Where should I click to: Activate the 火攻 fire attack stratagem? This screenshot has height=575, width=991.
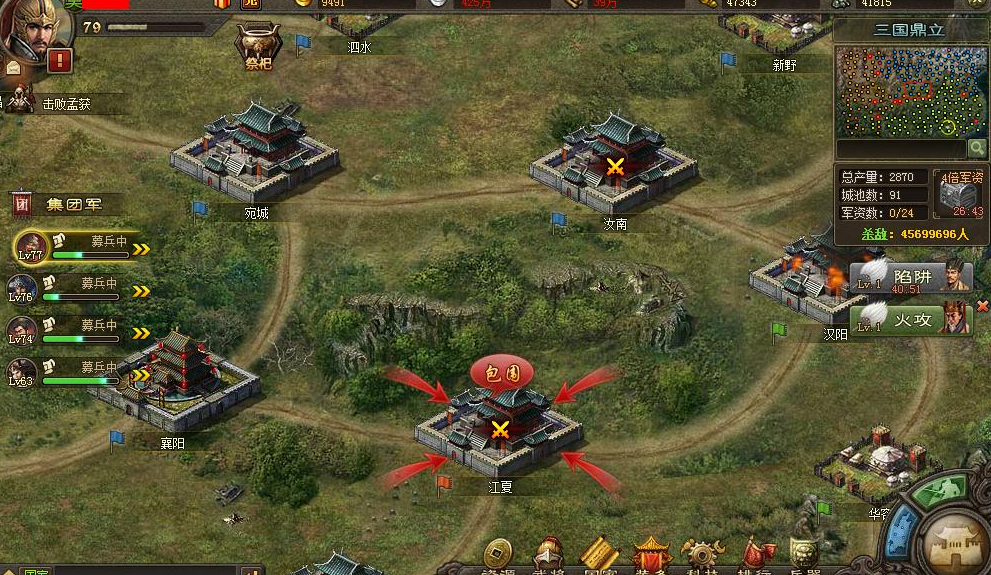click(911, 319)
